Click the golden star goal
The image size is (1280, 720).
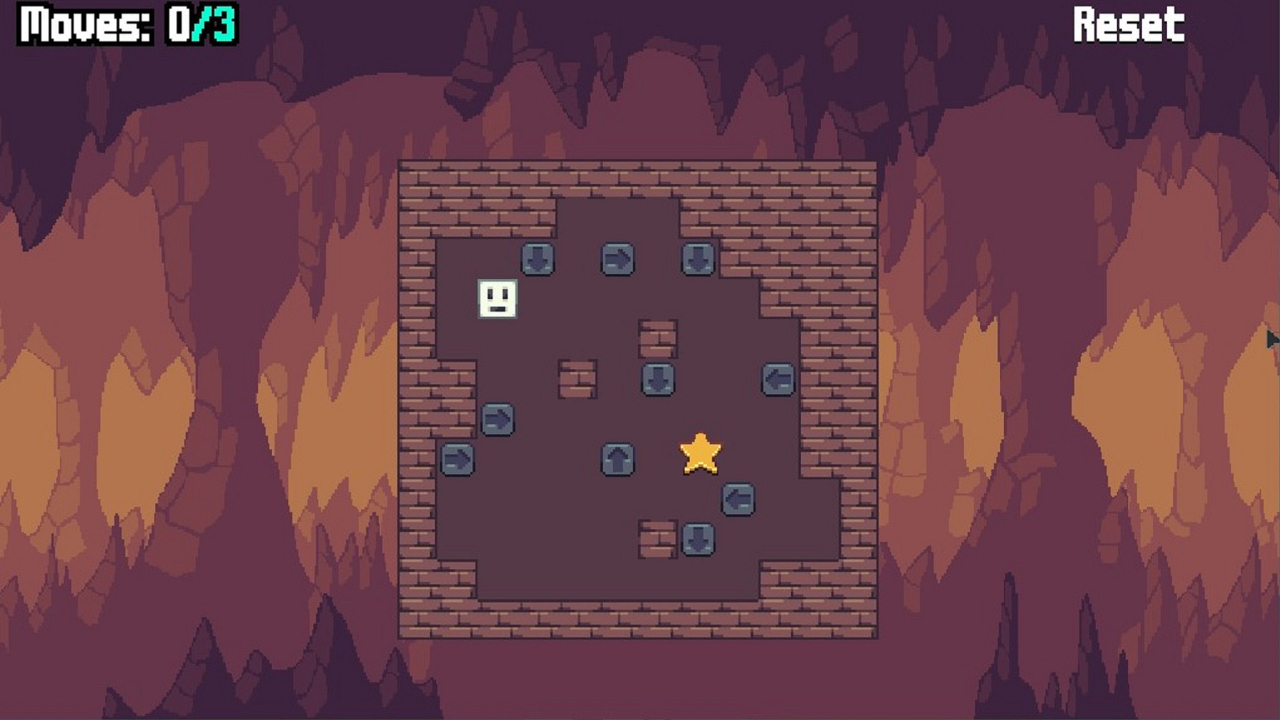click(699, 455)
